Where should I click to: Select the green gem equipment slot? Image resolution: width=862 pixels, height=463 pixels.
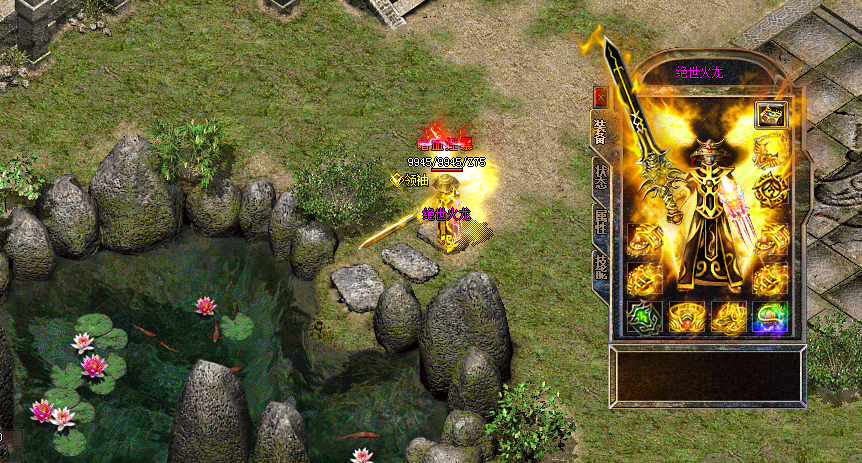pyautogui.click(x=644, y=317)
